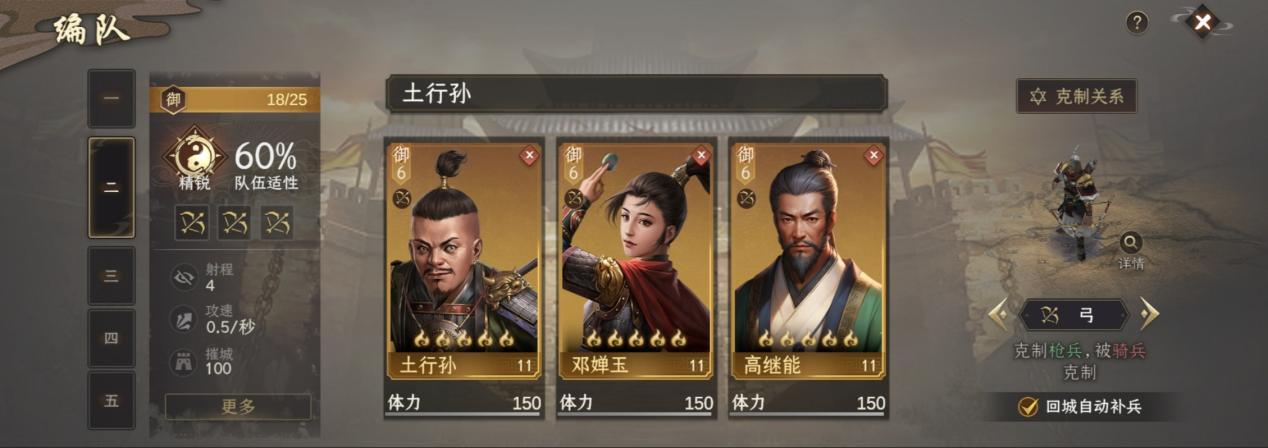1268x448 pixels.
Task: View troop 详情 with magnifier icon
Action: pos(1131,243)
